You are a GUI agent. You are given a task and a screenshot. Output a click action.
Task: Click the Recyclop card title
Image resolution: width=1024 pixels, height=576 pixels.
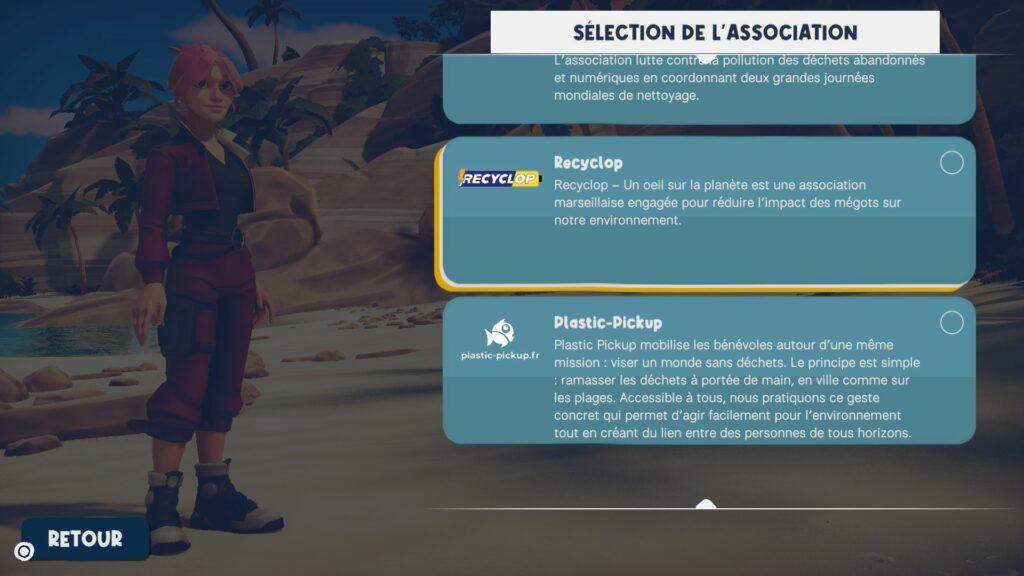pyautogui.click(x=588, y=162)
